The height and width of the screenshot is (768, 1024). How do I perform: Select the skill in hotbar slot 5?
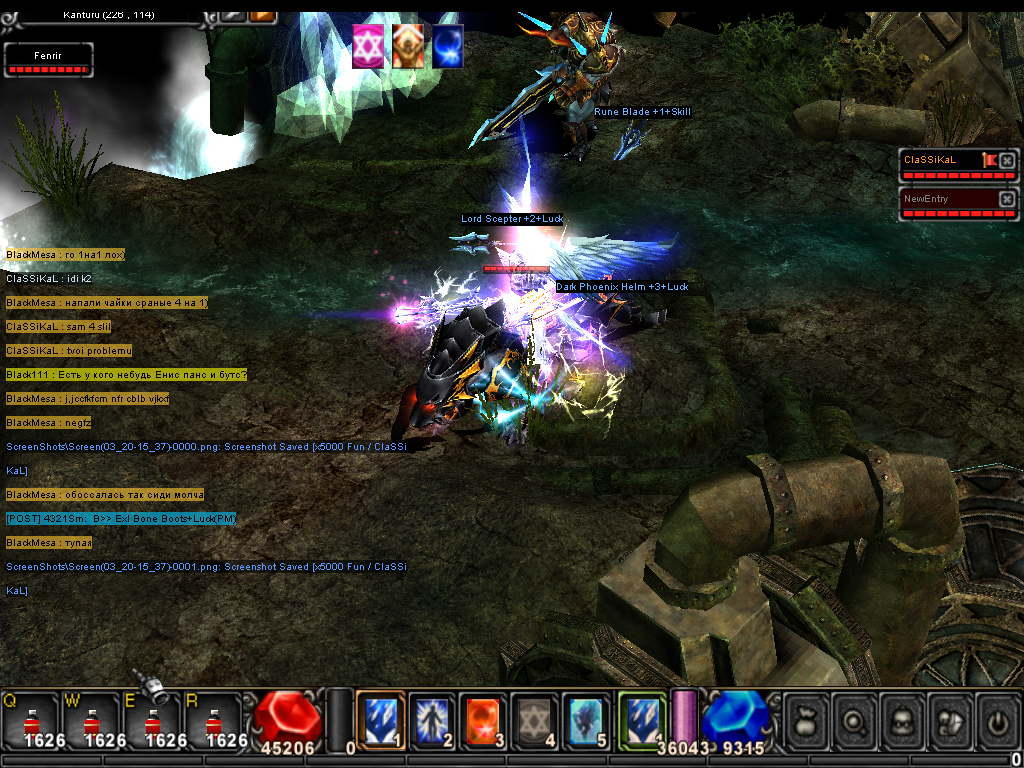coord(587,720)
